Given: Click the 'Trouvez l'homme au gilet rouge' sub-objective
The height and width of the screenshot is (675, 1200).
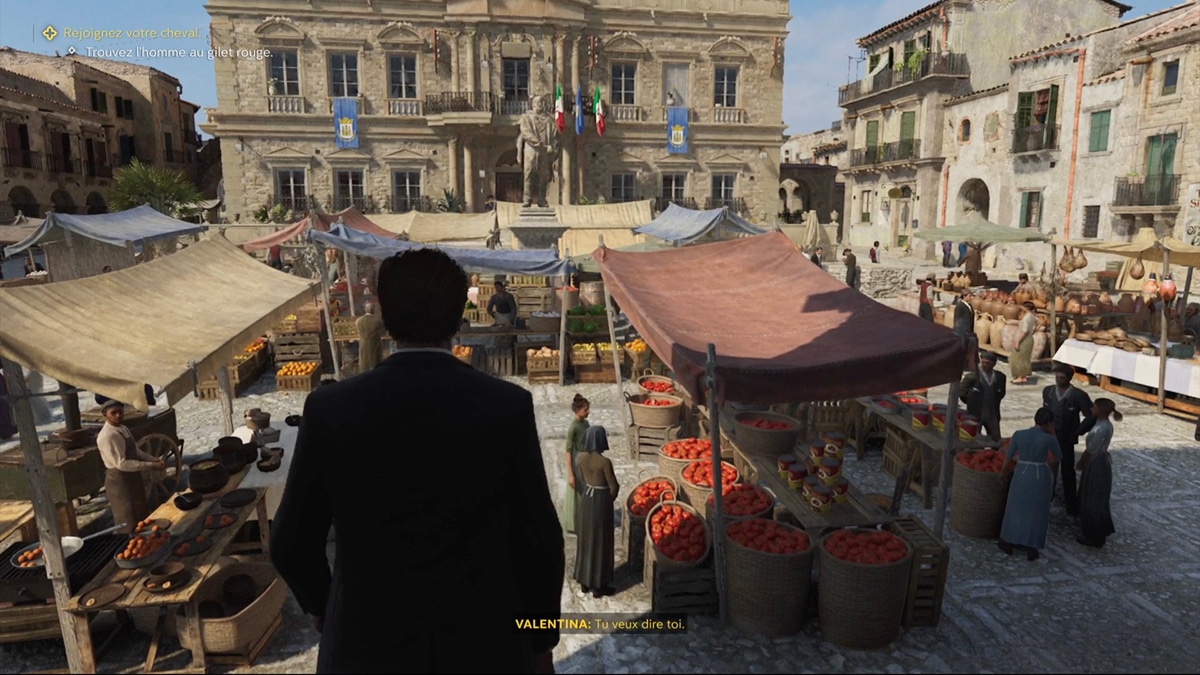Looking at the screenshot, I should pyautogui.click(x=178, y=52).
